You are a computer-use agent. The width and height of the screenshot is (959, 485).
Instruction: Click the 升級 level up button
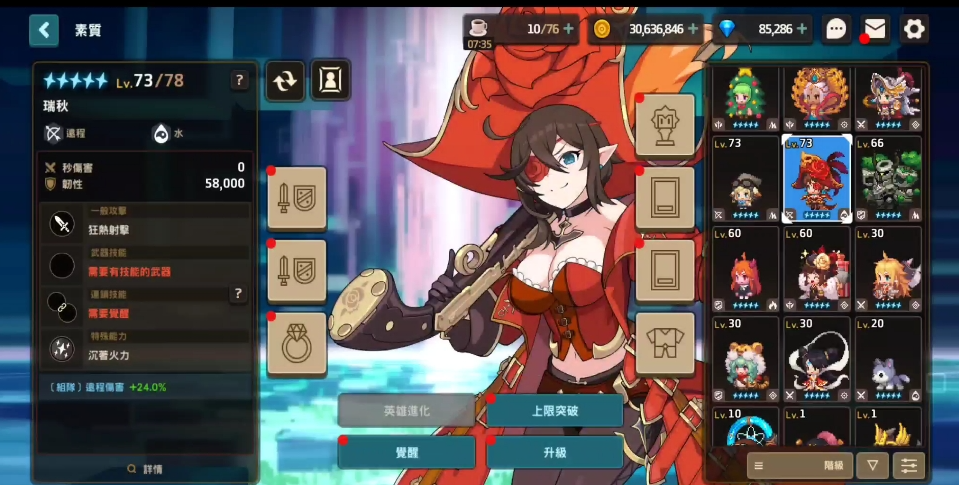554,452
